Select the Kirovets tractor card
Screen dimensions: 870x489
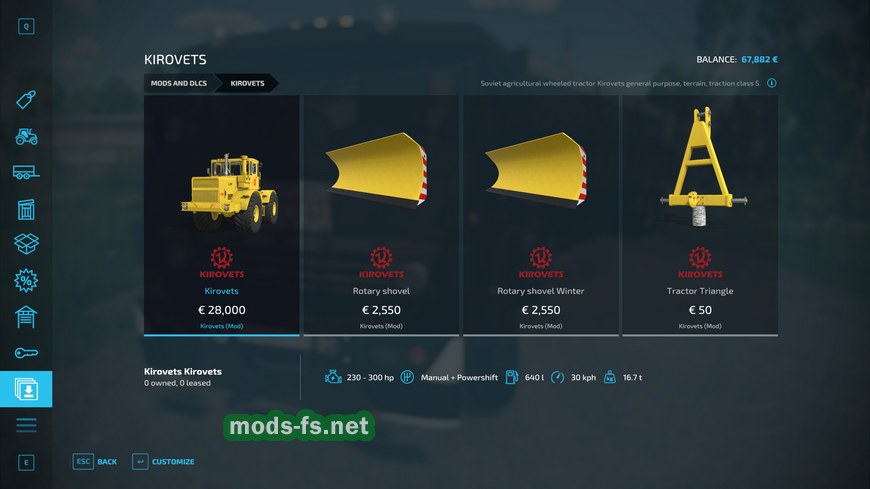coord(222,214)
